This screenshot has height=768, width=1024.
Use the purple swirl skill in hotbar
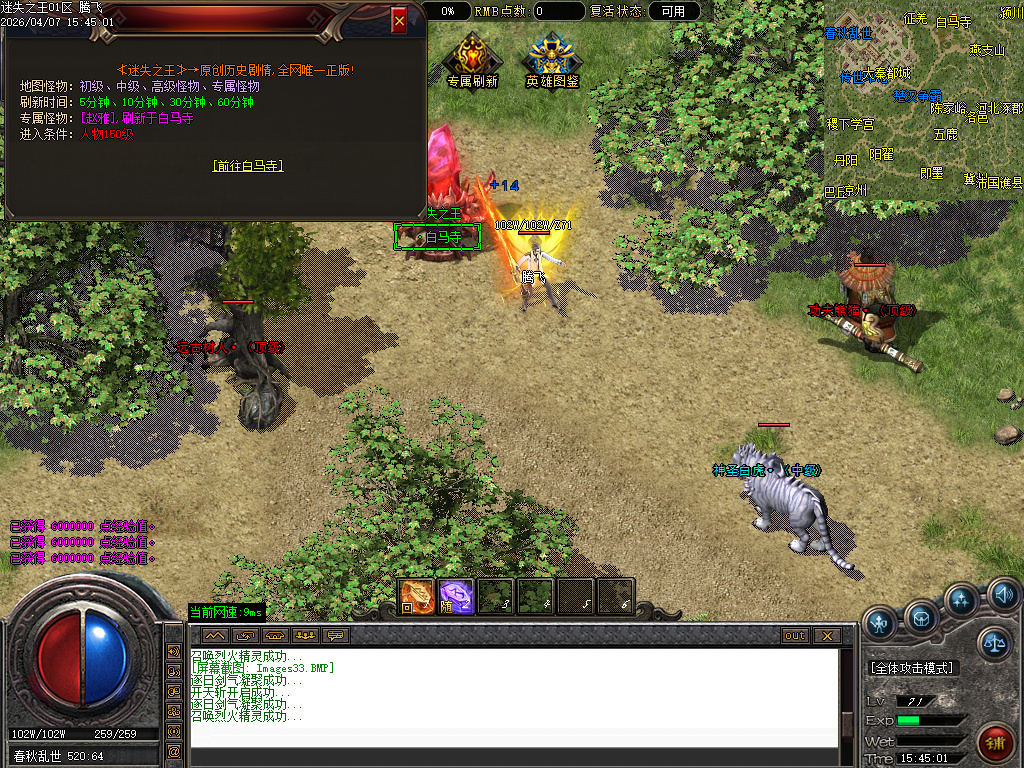pos(456,596)
